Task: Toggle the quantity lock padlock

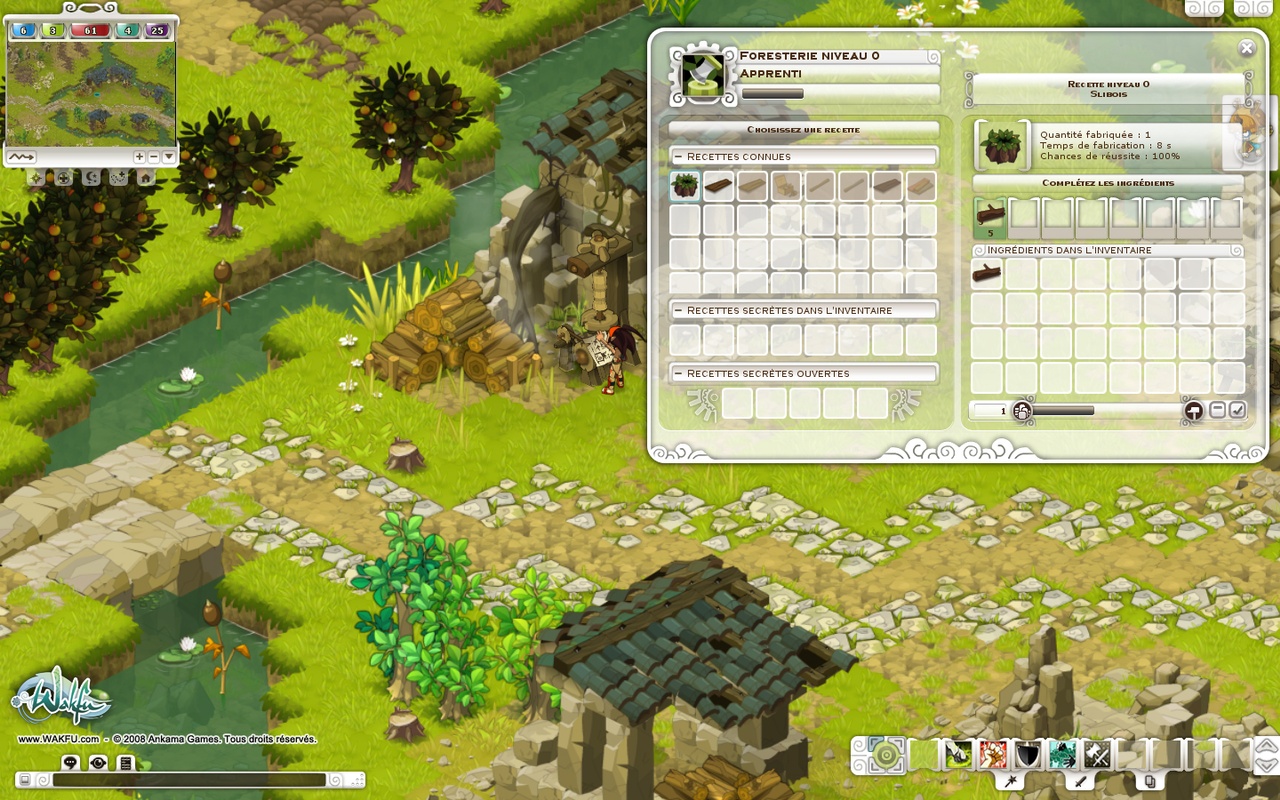Action: coord(1021,410)
